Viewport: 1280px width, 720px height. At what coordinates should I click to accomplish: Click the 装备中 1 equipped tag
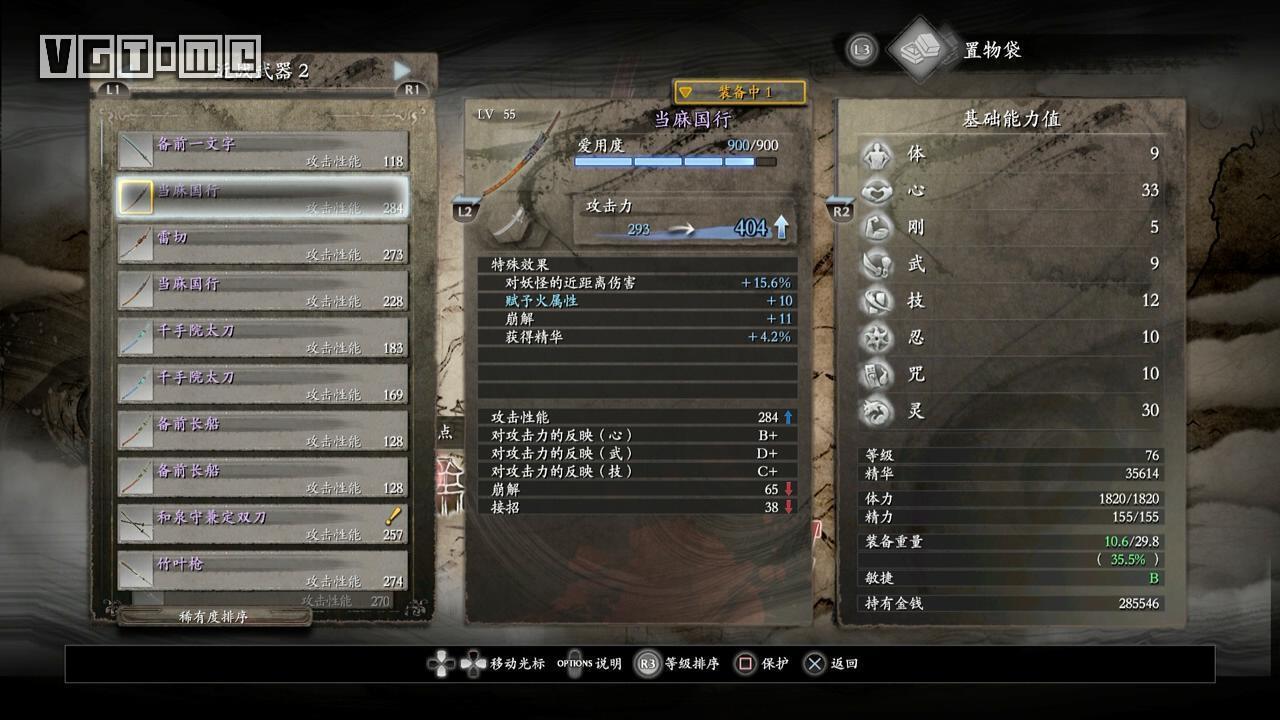(740, 92)
